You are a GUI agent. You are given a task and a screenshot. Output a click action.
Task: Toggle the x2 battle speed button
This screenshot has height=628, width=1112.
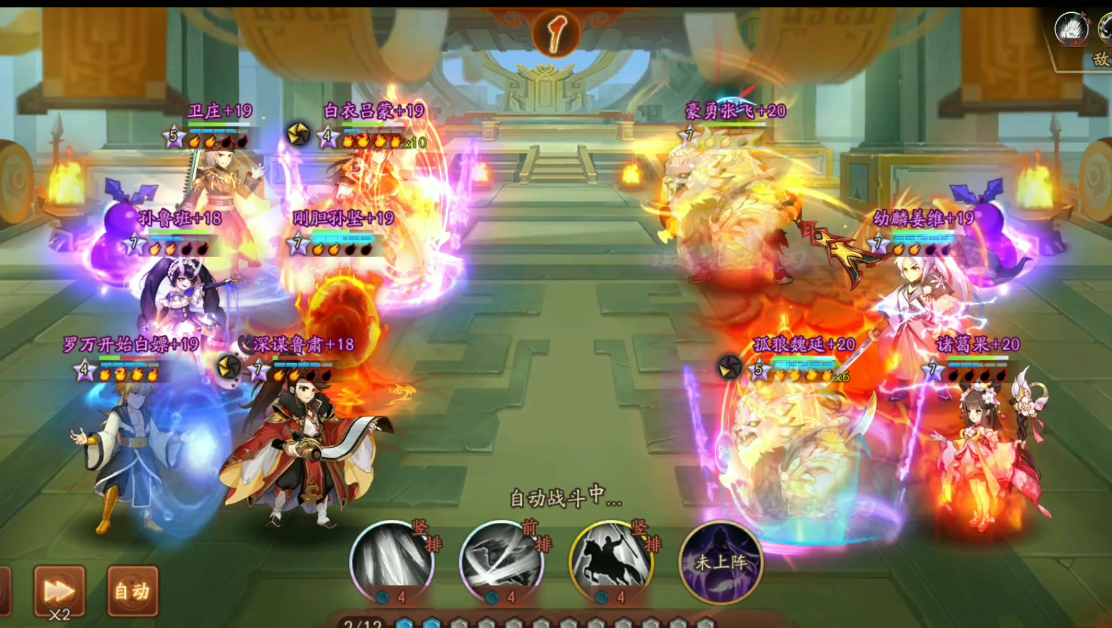coord(59,591)
